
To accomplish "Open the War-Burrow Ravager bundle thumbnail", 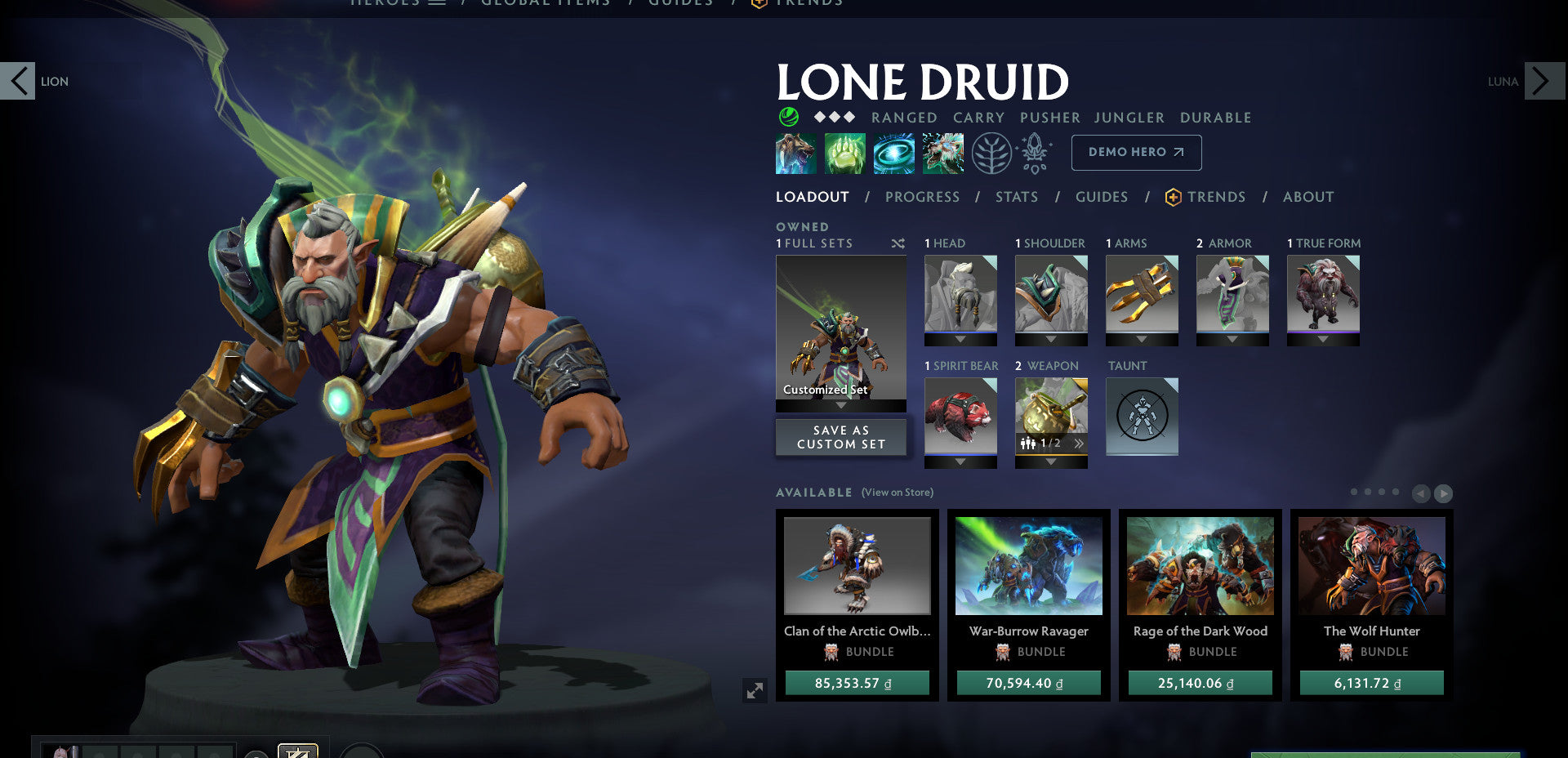I will coord(1028,565).
